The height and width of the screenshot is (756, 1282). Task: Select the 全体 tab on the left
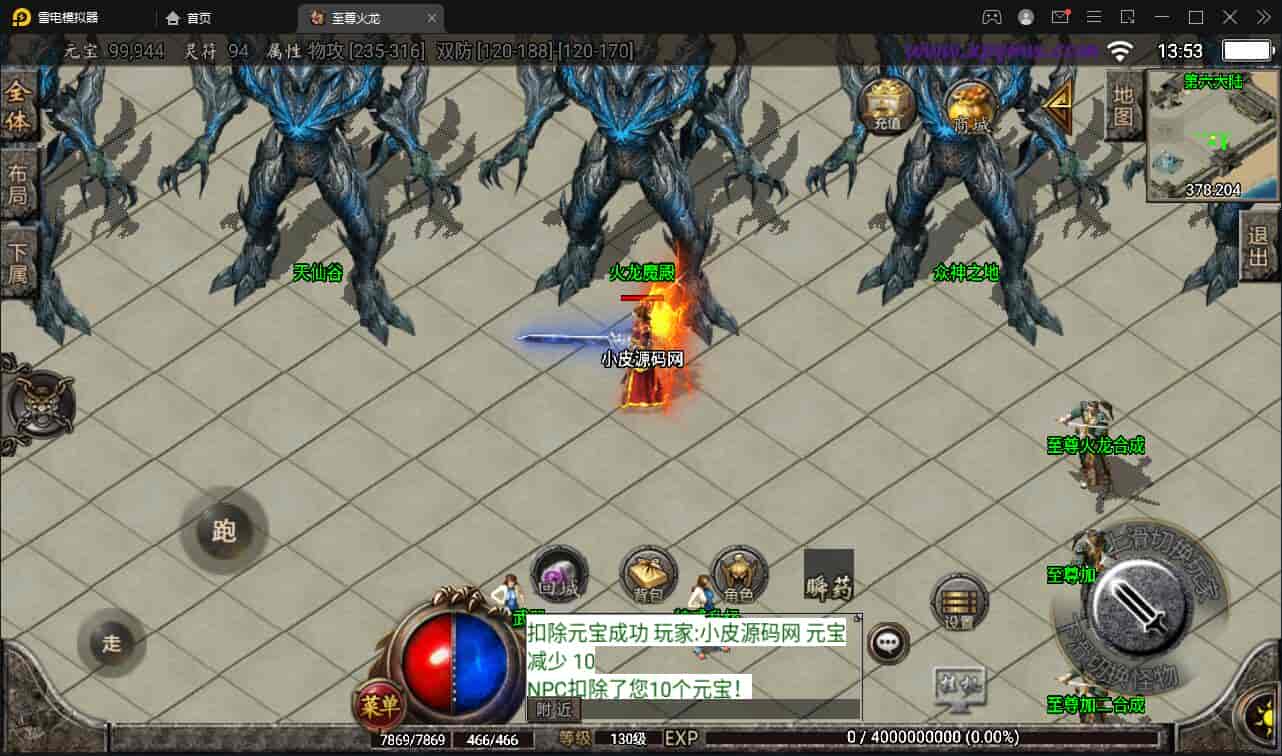point(18,106)
